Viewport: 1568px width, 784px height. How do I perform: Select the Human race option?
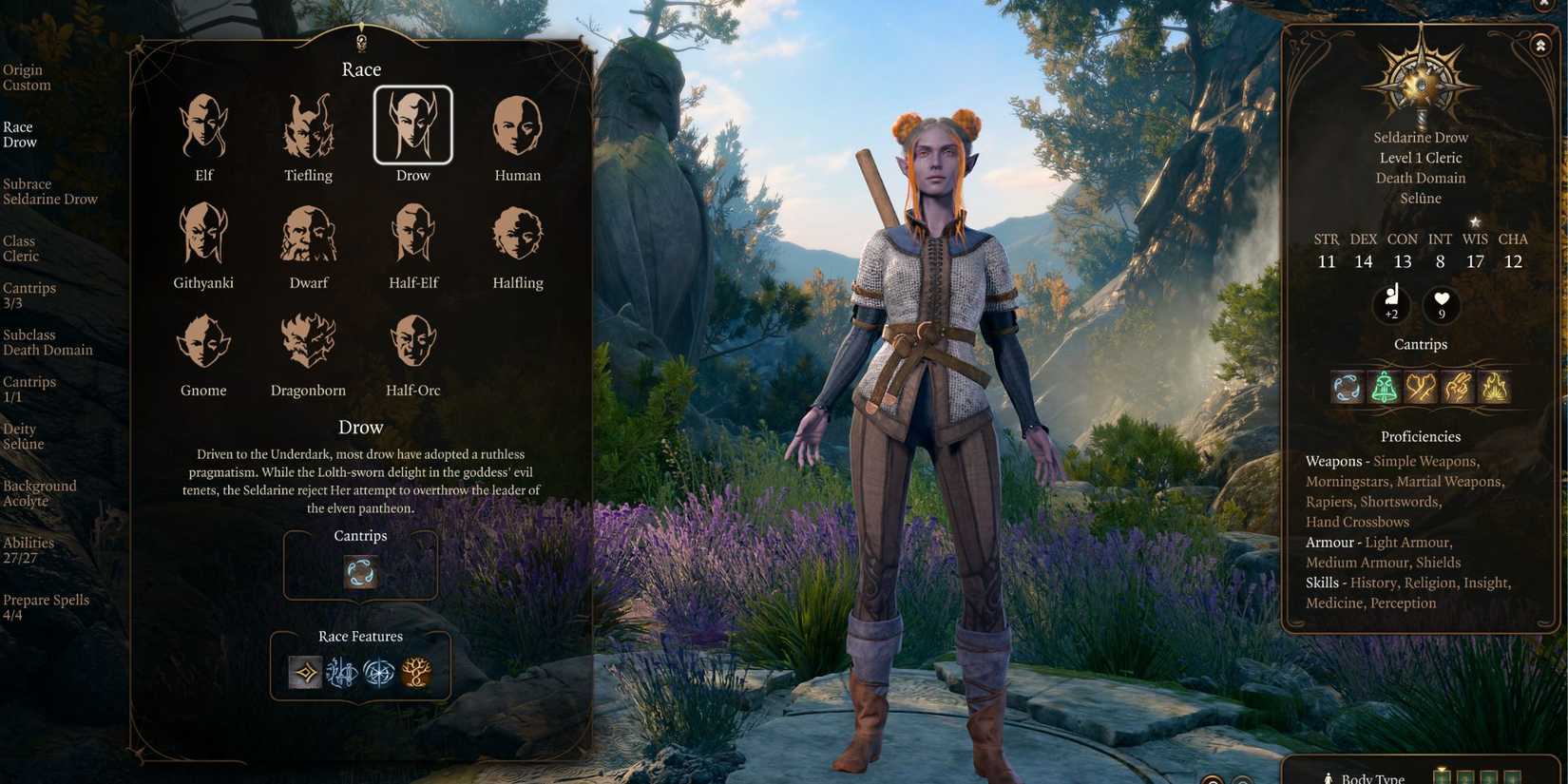[x=516, y=124]
